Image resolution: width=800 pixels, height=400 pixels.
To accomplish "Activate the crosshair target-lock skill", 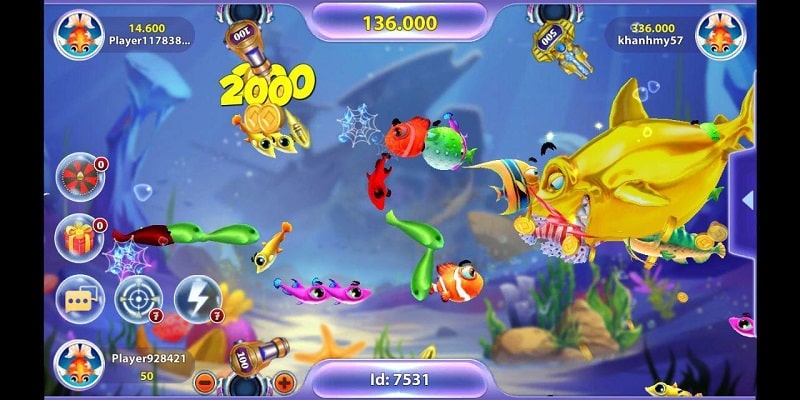I will 138,299.
